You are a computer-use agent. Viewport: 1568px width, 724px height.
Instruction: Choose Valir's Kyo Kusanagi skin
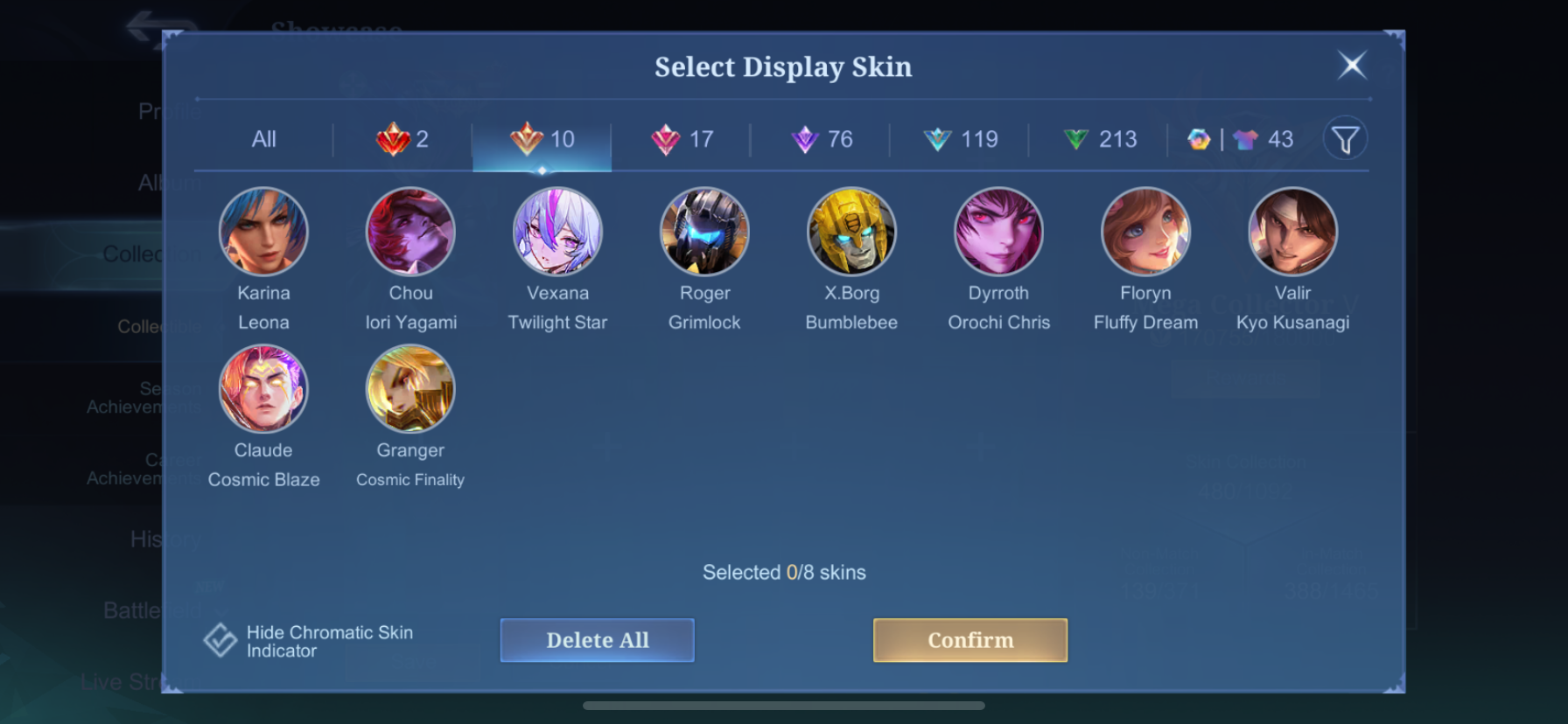pos(1292,232)
